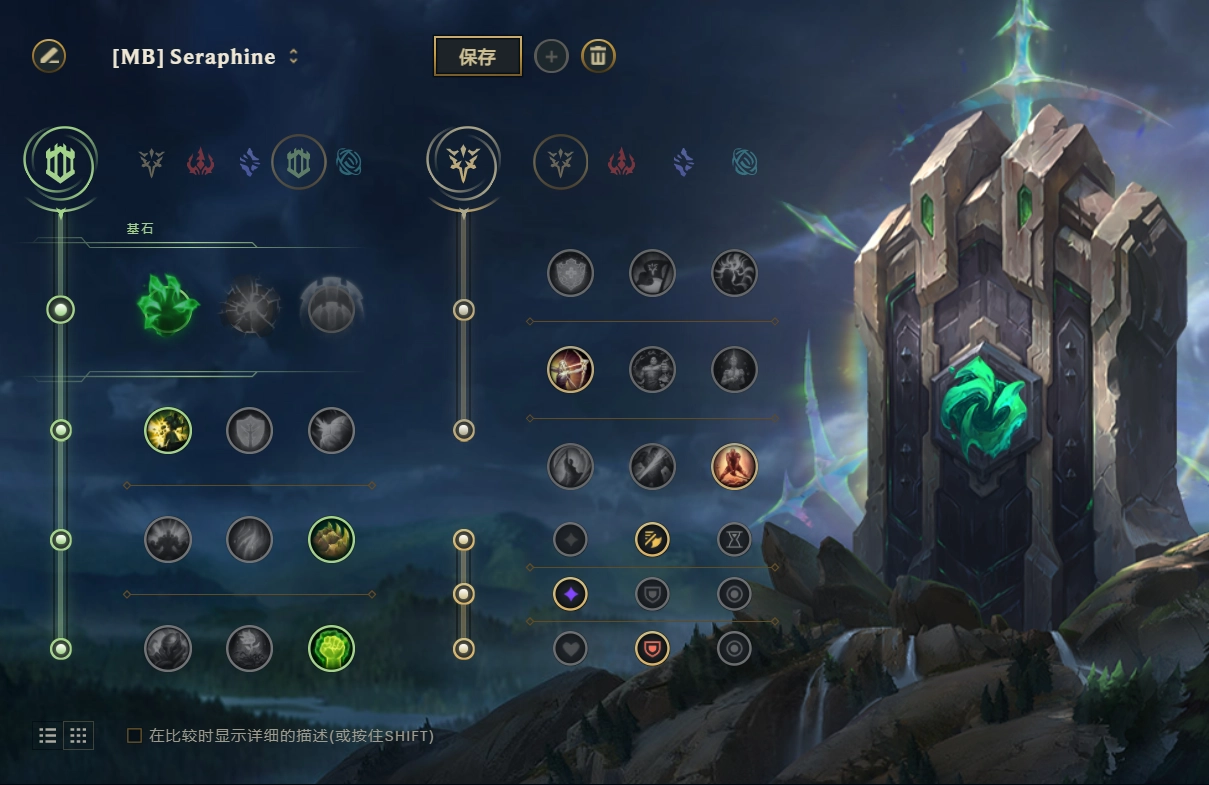Switch to the grid view layout
The height and width of the screenshot is (785, 1209).
click(78, 736)
